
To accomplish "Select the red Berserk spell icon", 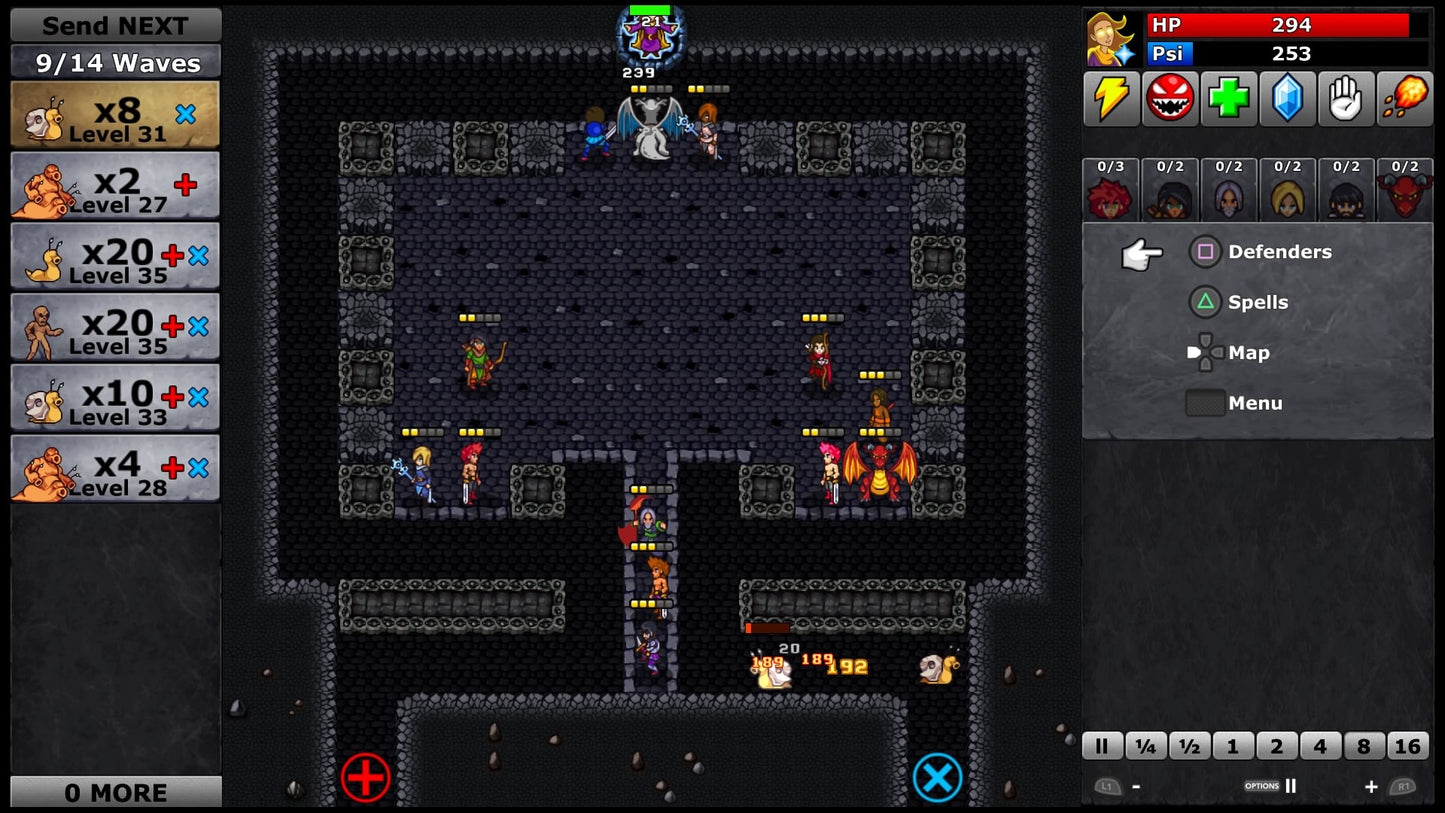I will [x=1169, y=97].
